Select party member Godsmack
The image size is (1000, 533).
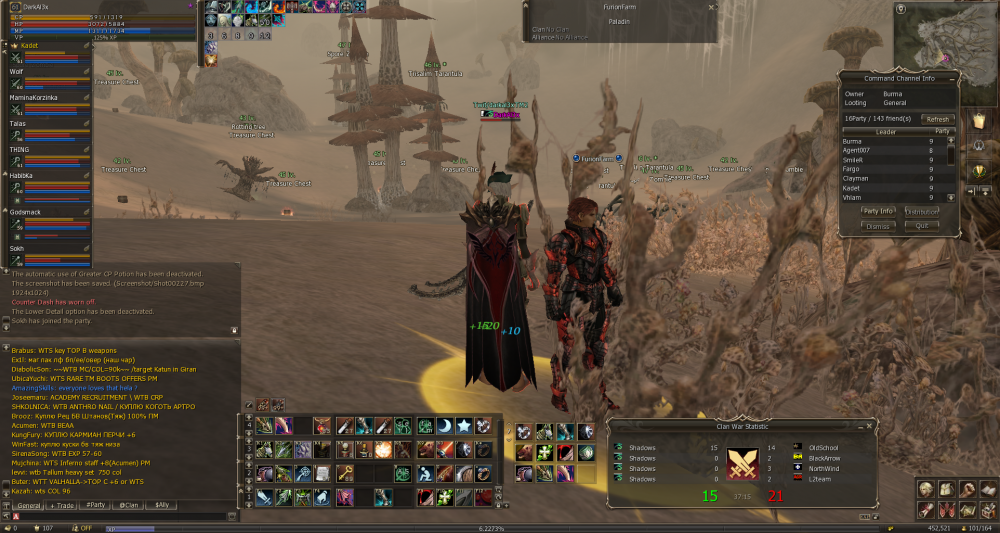[x=25, y=212]
